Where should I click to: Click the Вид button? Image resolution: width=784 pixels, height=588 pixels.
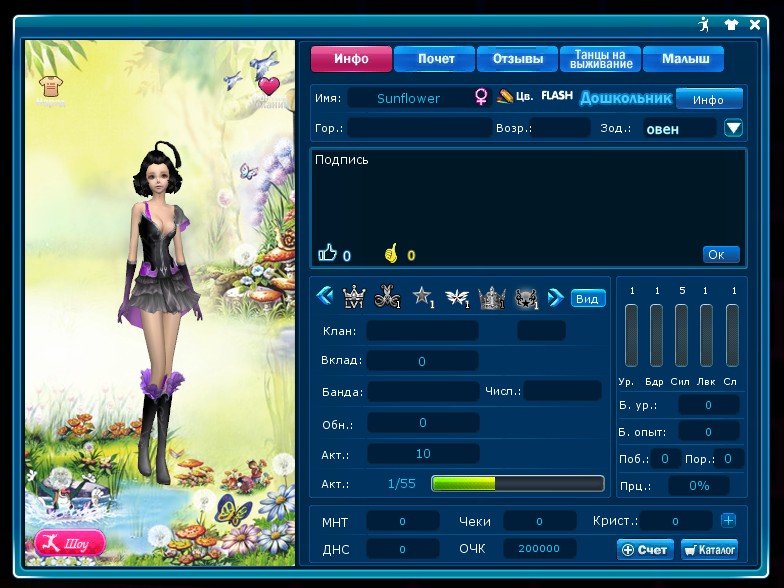588,298
